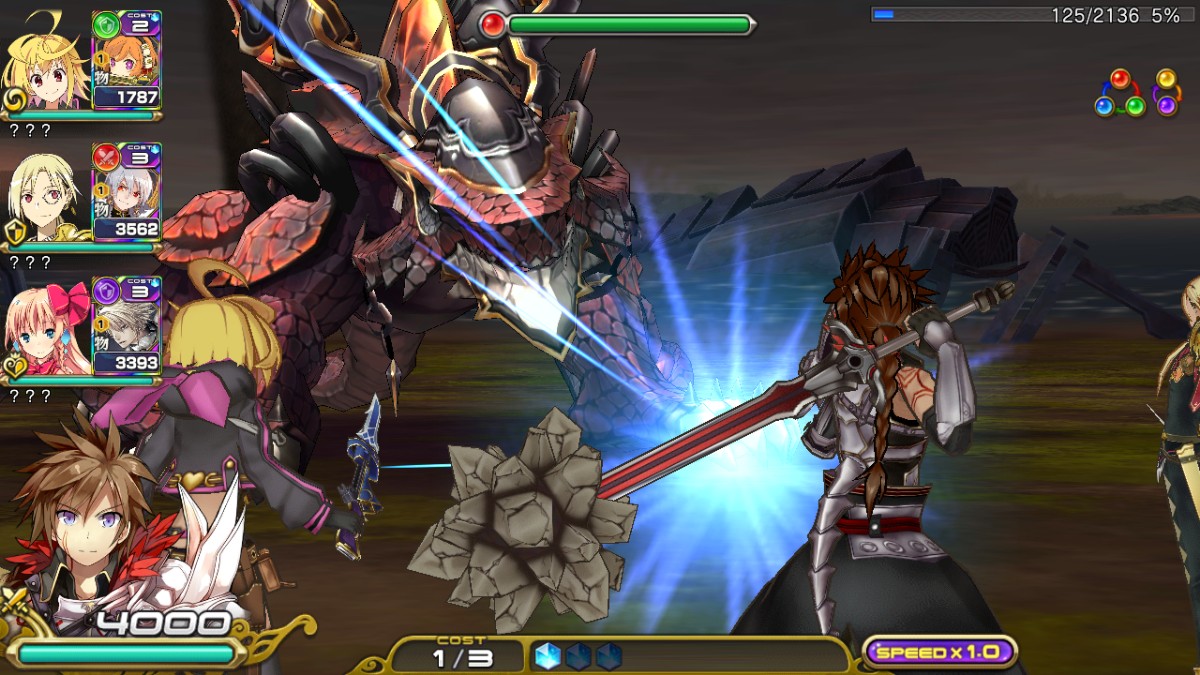The height and width of the screenshot is (675, 1200).
Task: Select the cost 3 skill card showing 3393
Action: 127,326
